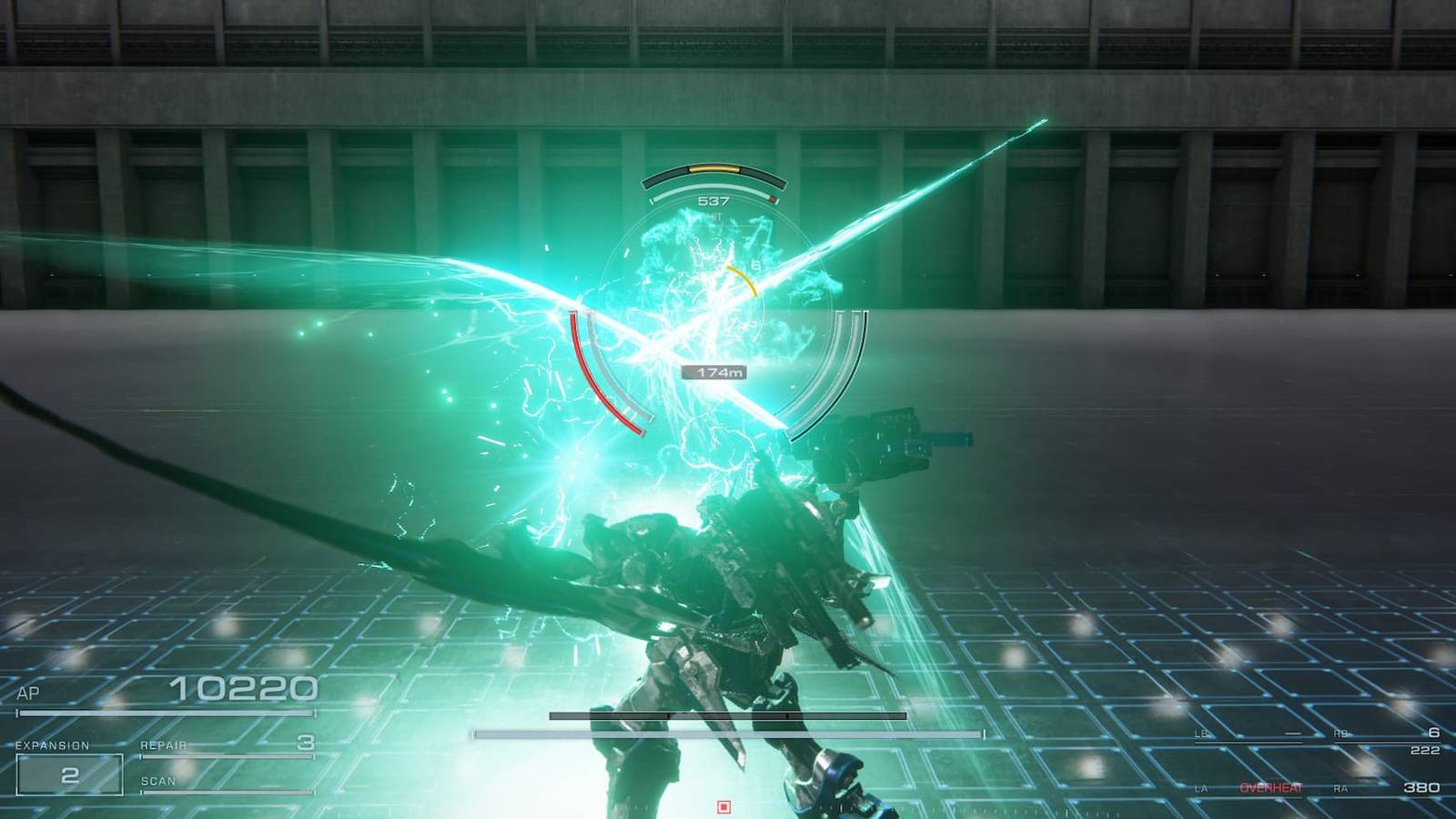Viewport: 1456px width, 819px height.
Task: Click the RB weapon ammo icon showing 6
Action: 1435,733
